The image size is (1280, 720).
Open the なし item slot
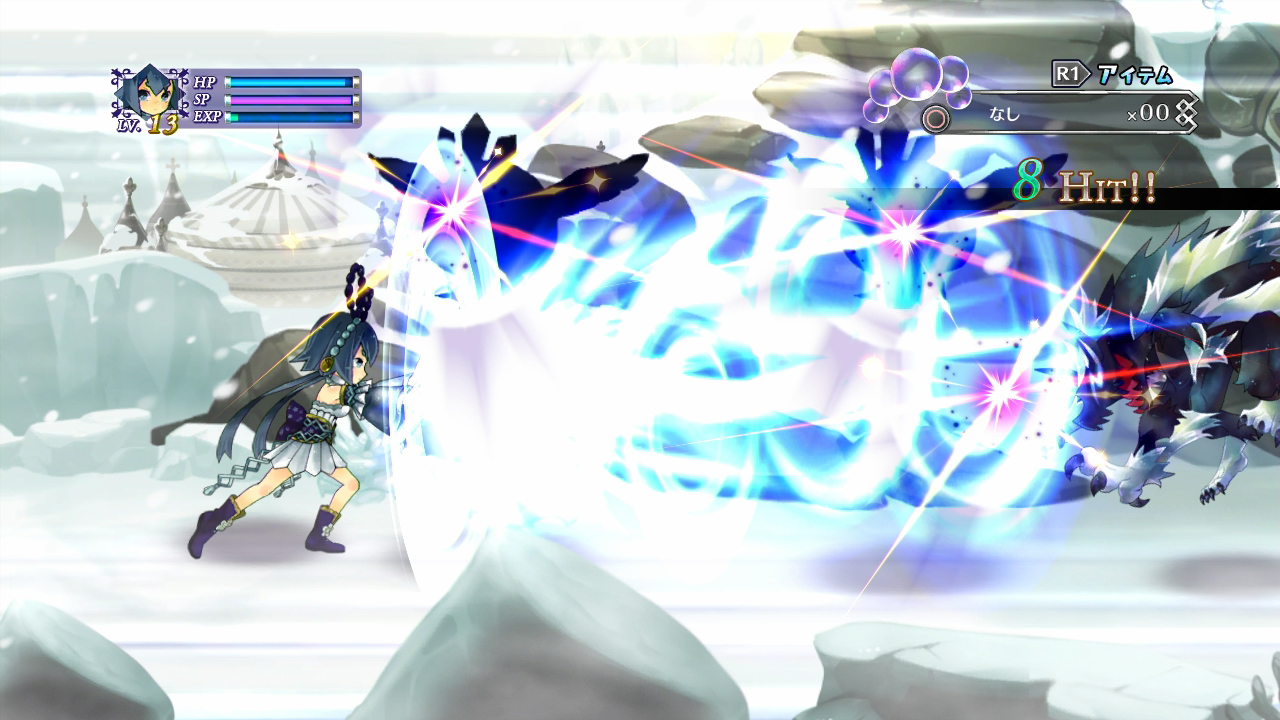tap(1003, 113)
